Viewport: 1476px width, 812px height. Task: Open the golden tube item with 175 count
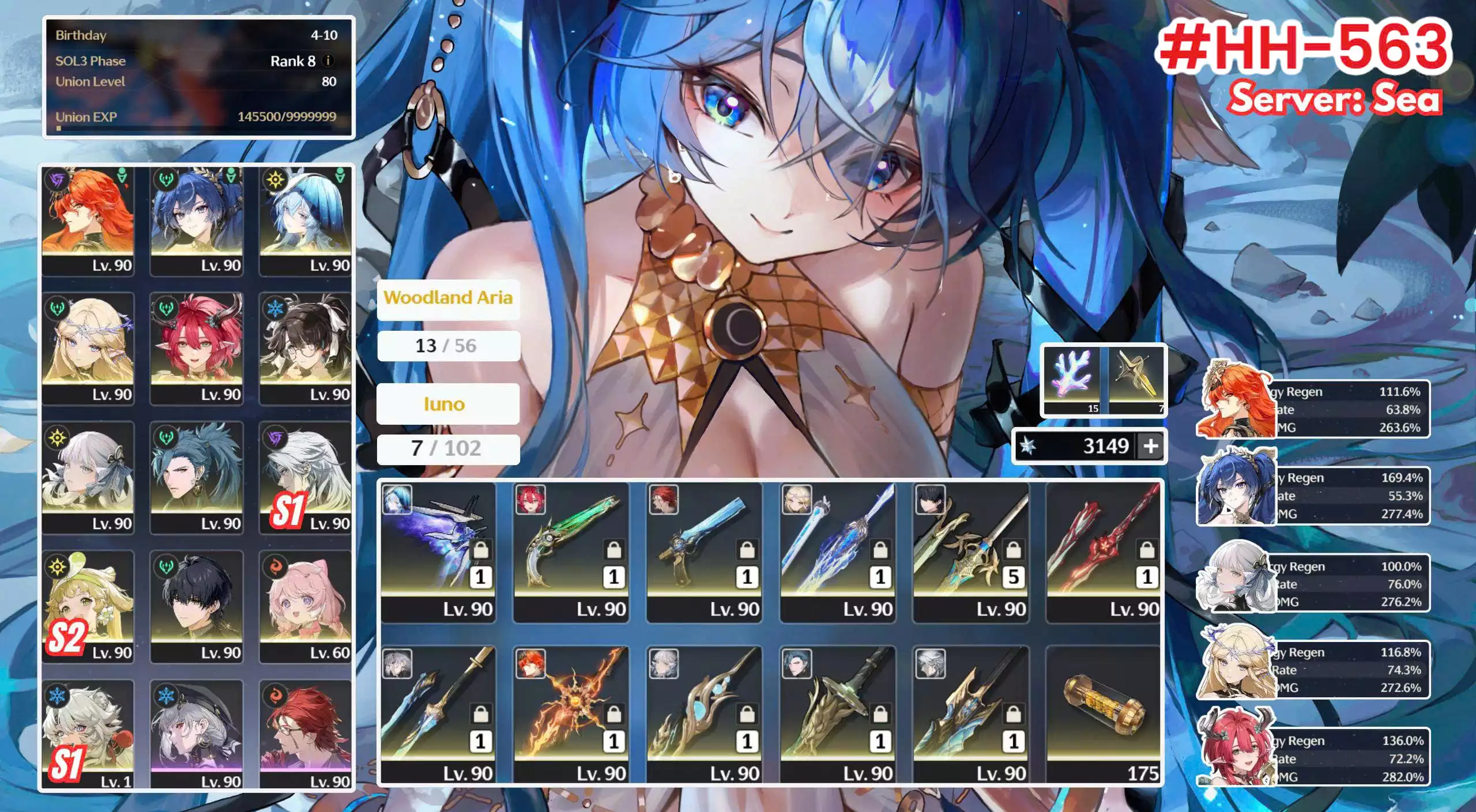pyautogui.click(x=1104, y=715)
